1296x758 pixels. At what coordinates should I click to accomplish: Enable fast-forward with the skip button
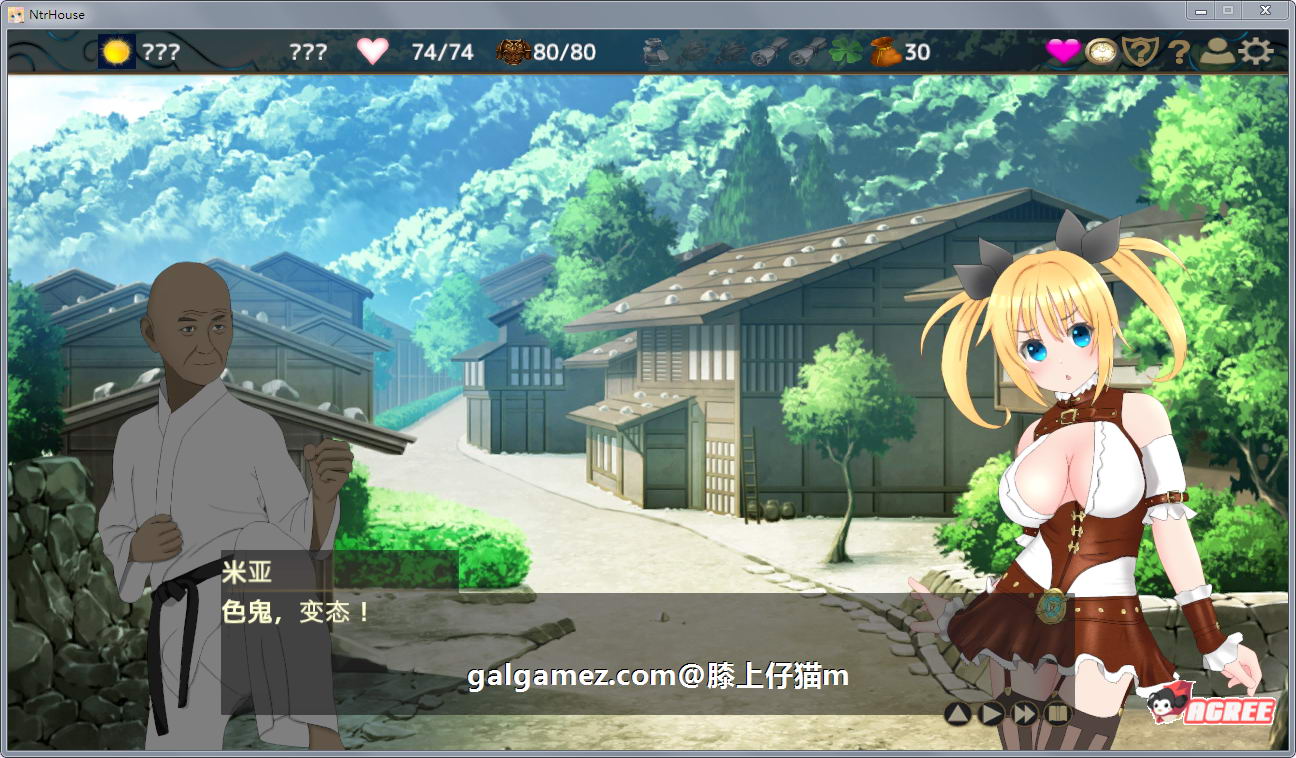pyautogui.click(x=1024, y=712)
